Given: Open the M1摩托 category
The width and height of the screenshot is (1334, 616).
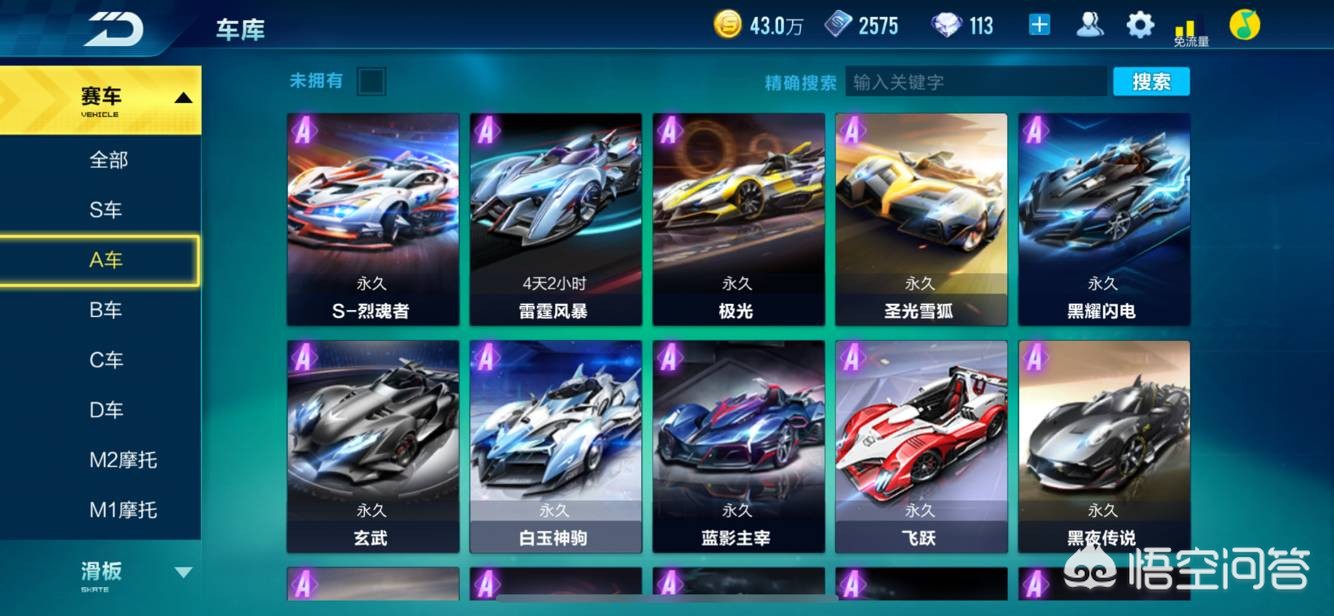Looking at the screenshot, I should coord(123,510).
